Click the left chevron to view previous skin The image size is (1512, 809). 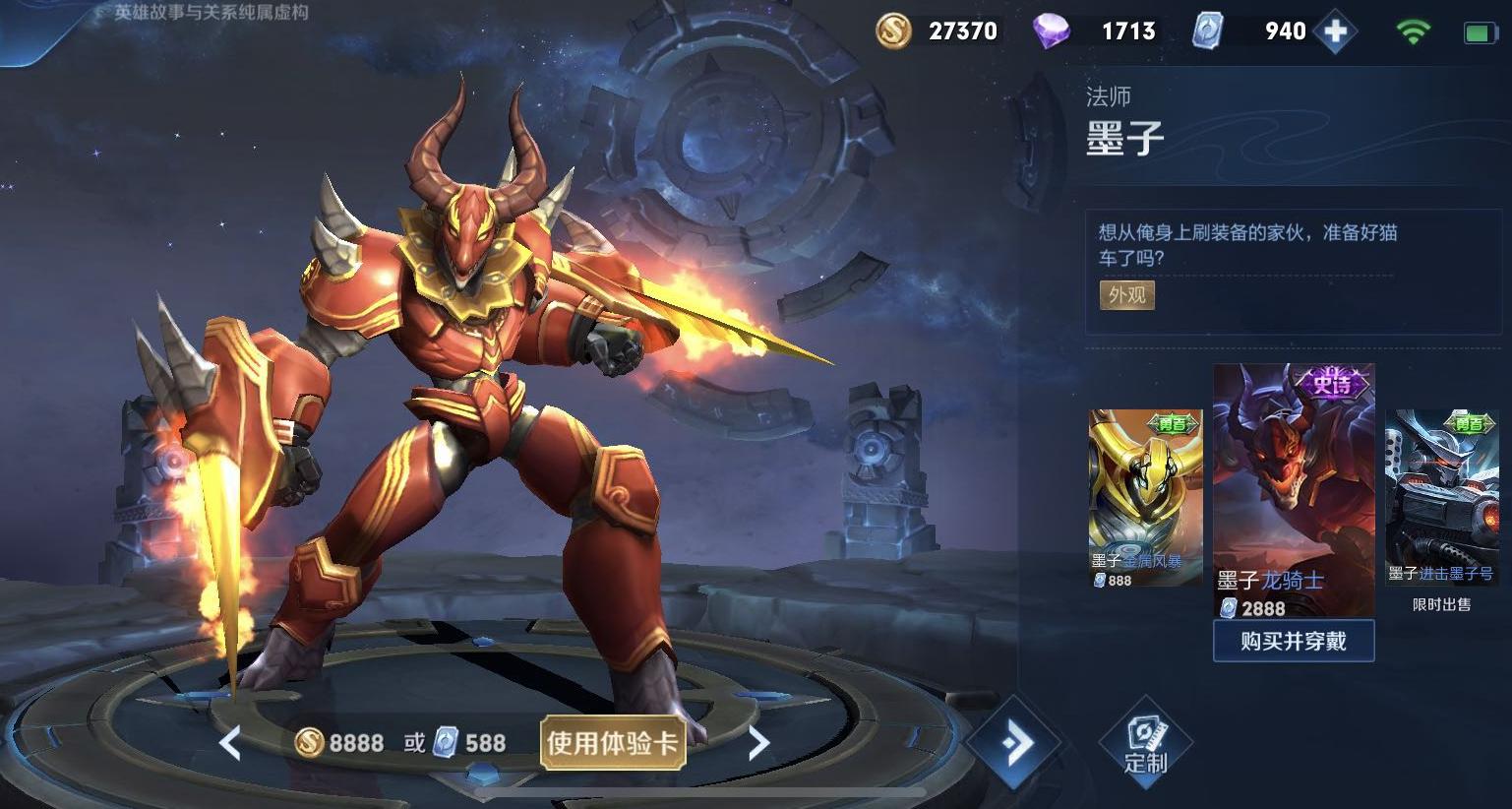click(230, 745)
